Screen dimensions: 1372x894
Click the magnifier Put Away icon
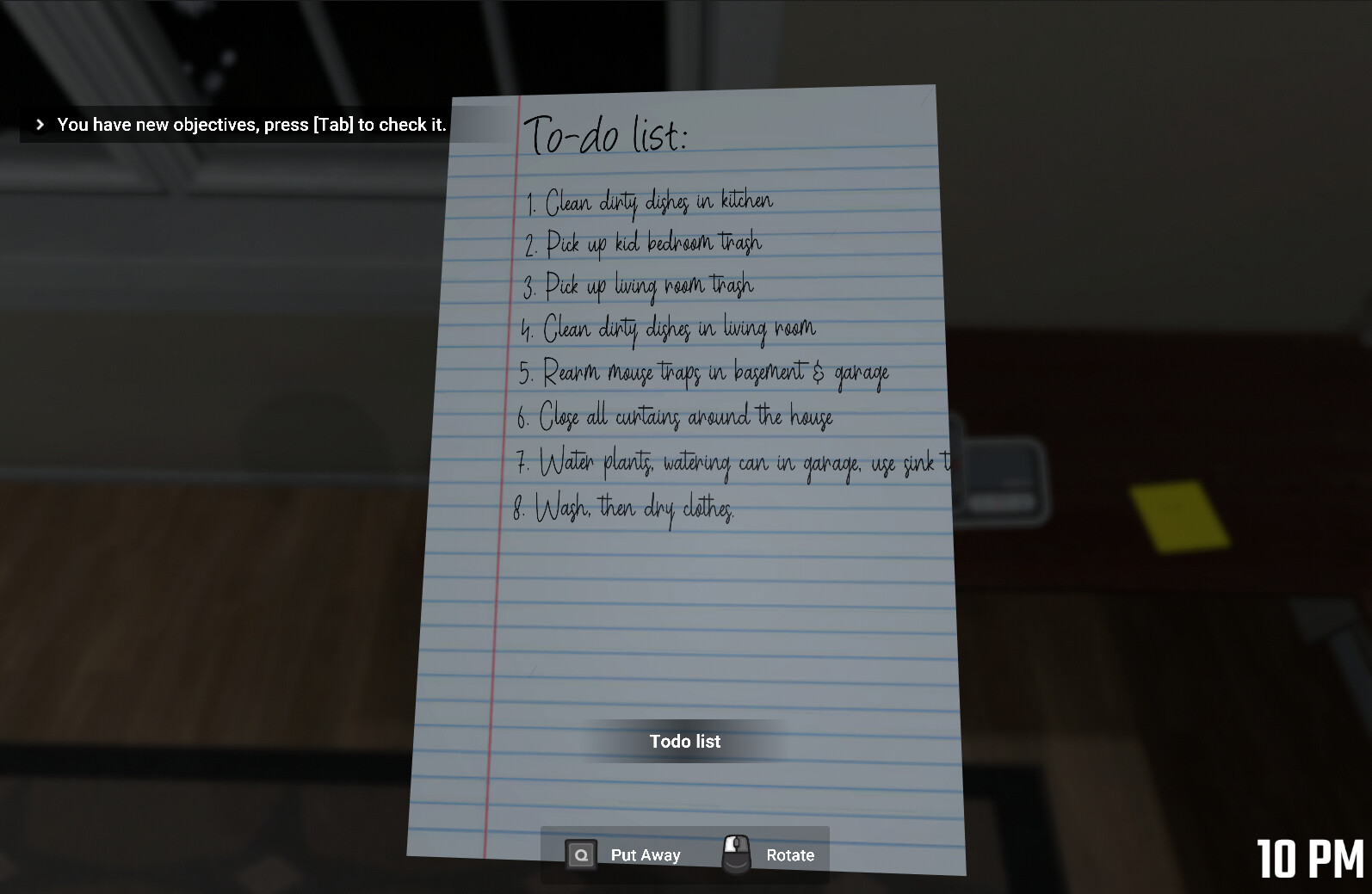(582, 854)
